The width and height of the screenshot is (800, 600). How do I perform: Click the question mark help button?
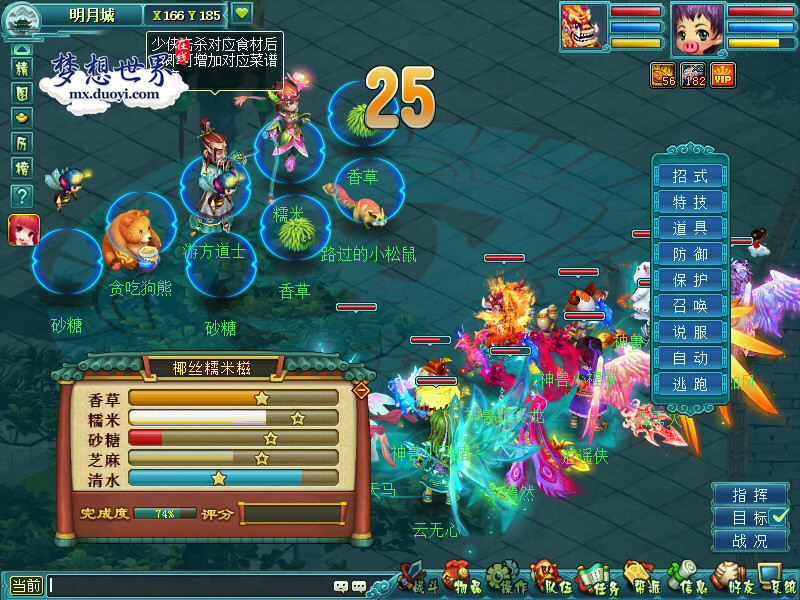[x=22, y=196]
